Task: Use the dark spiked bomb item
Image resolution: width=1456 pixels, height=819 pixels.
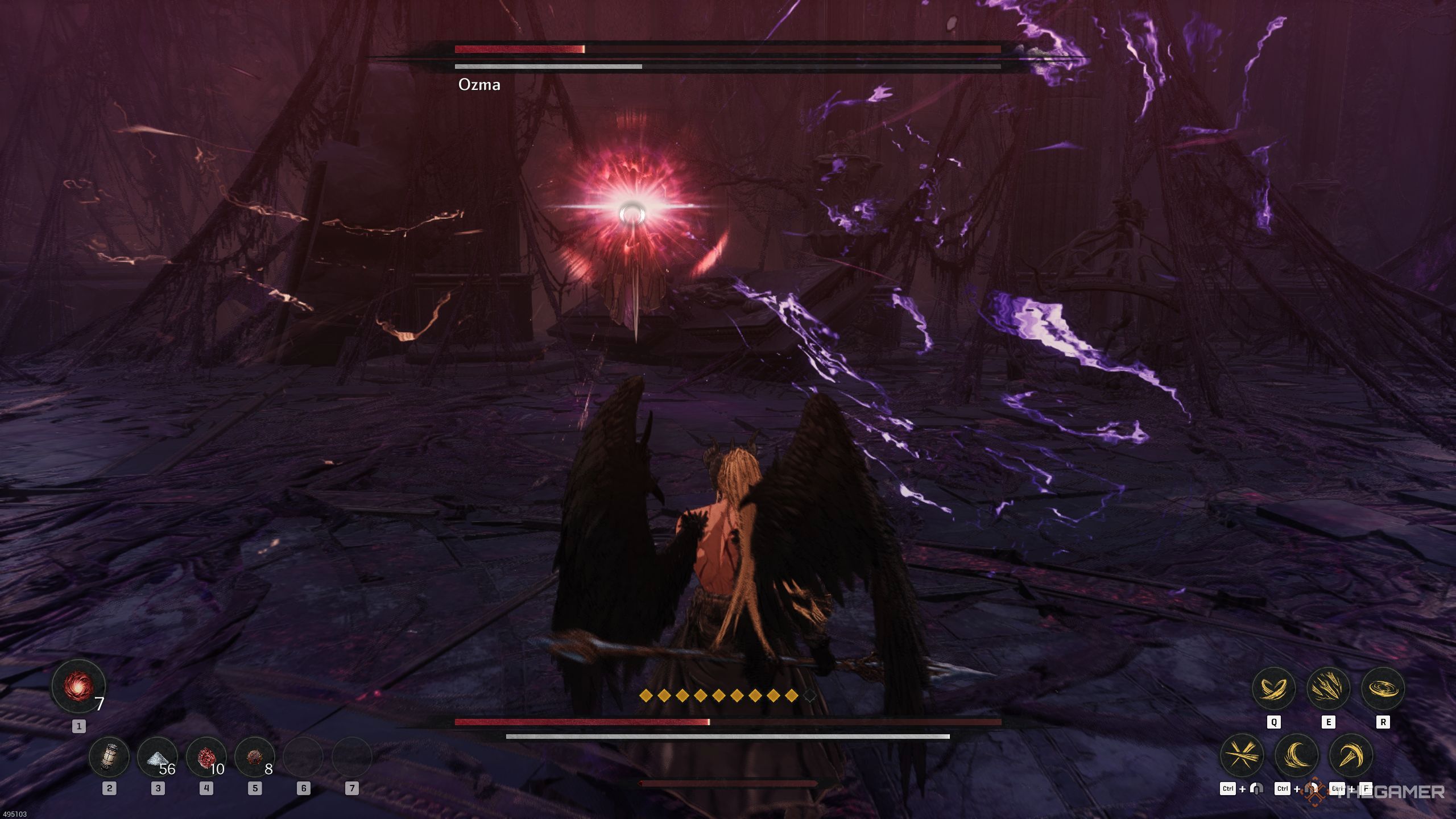Action: point(254,757)
